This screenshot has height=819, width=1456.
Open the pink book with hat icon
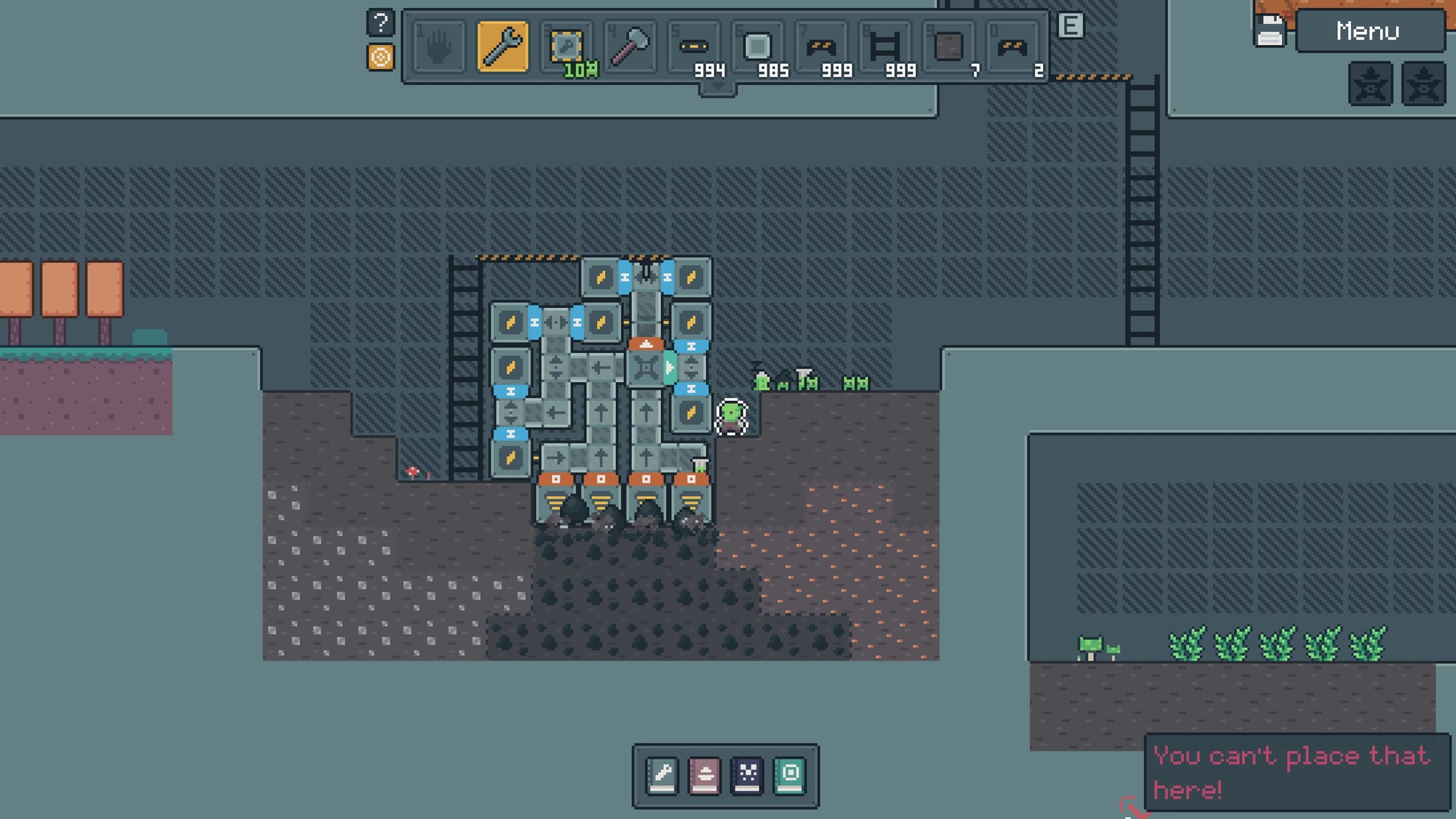[x=704, y=775]
